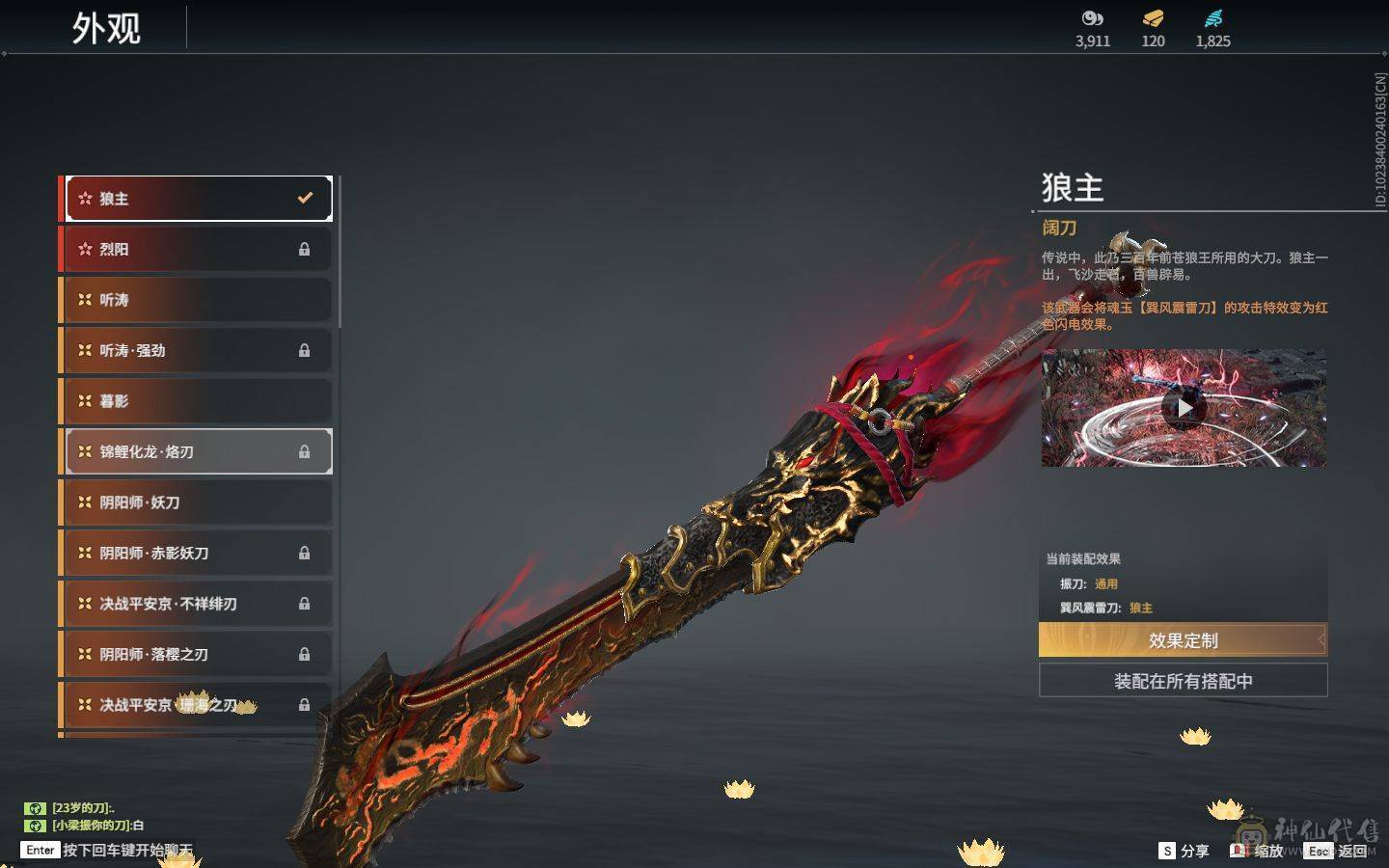The image size is (1389, 868).
Task: Pick the 听涛·强劲 skin row
Action: point(198,350)
